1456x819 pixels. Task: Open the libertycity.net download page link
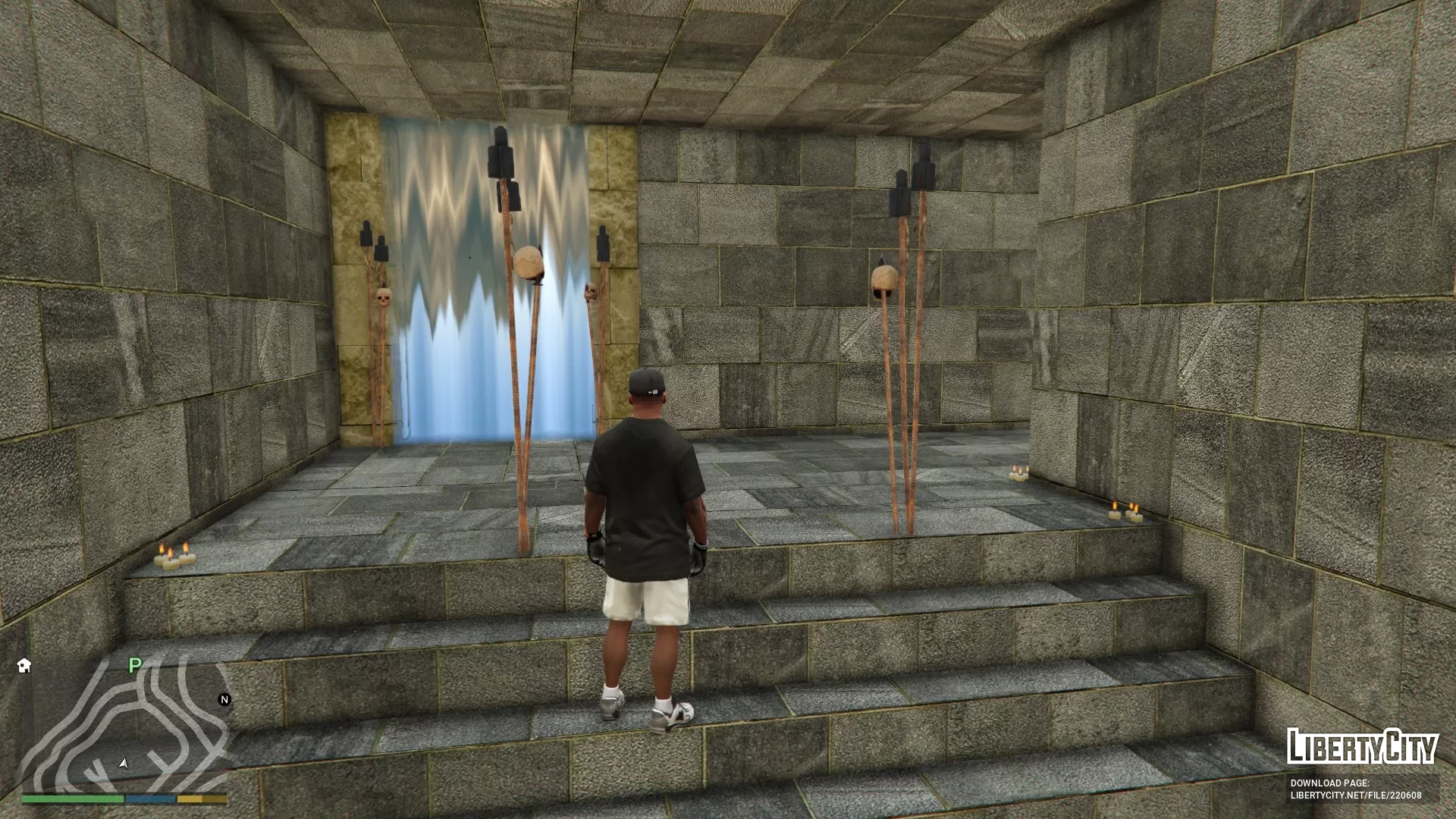1355,795
